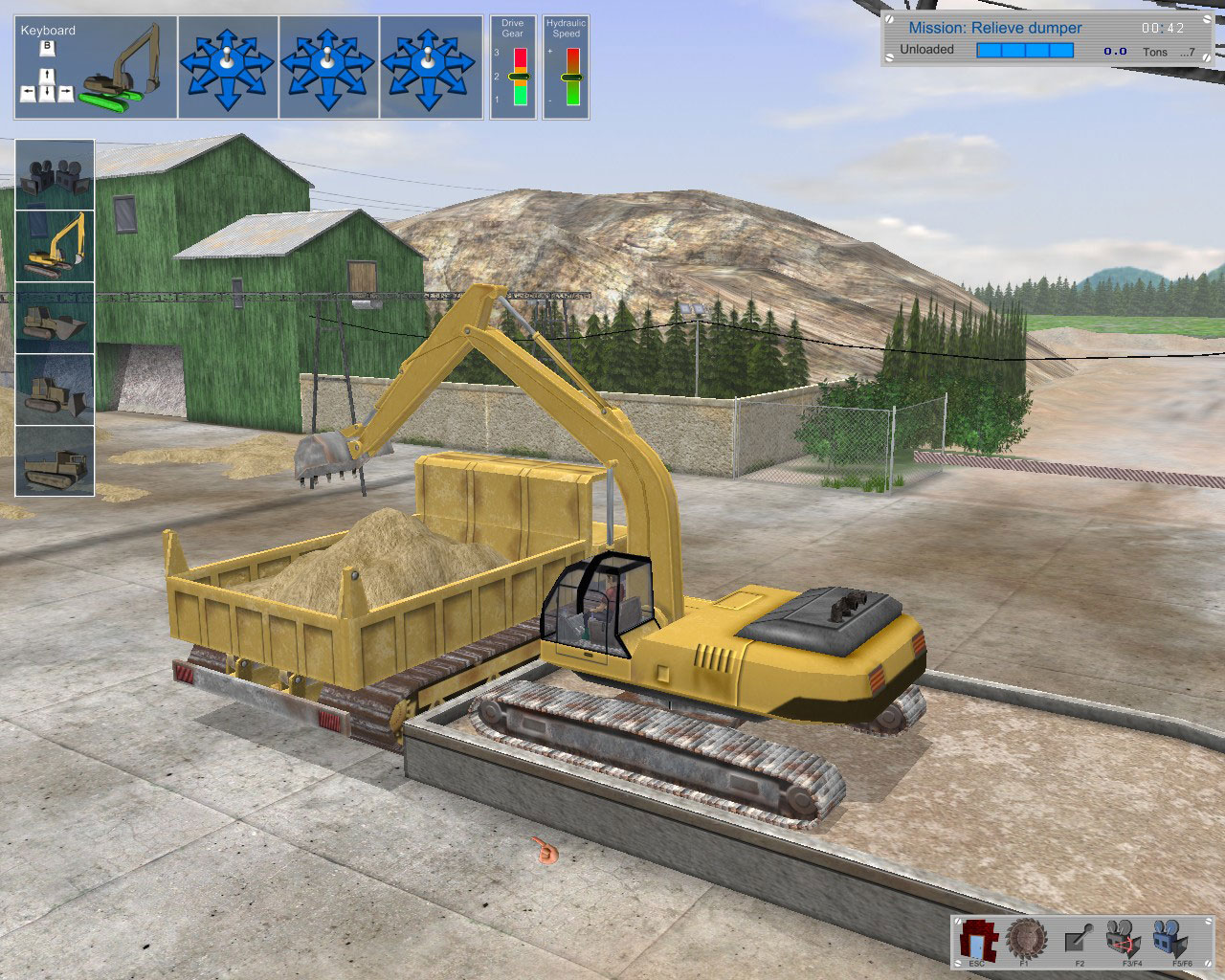Screen dimensions: 1225x980
Task: Select the bulldozer with raised blade
Action: pyautogui.click(x=55, y=388)
